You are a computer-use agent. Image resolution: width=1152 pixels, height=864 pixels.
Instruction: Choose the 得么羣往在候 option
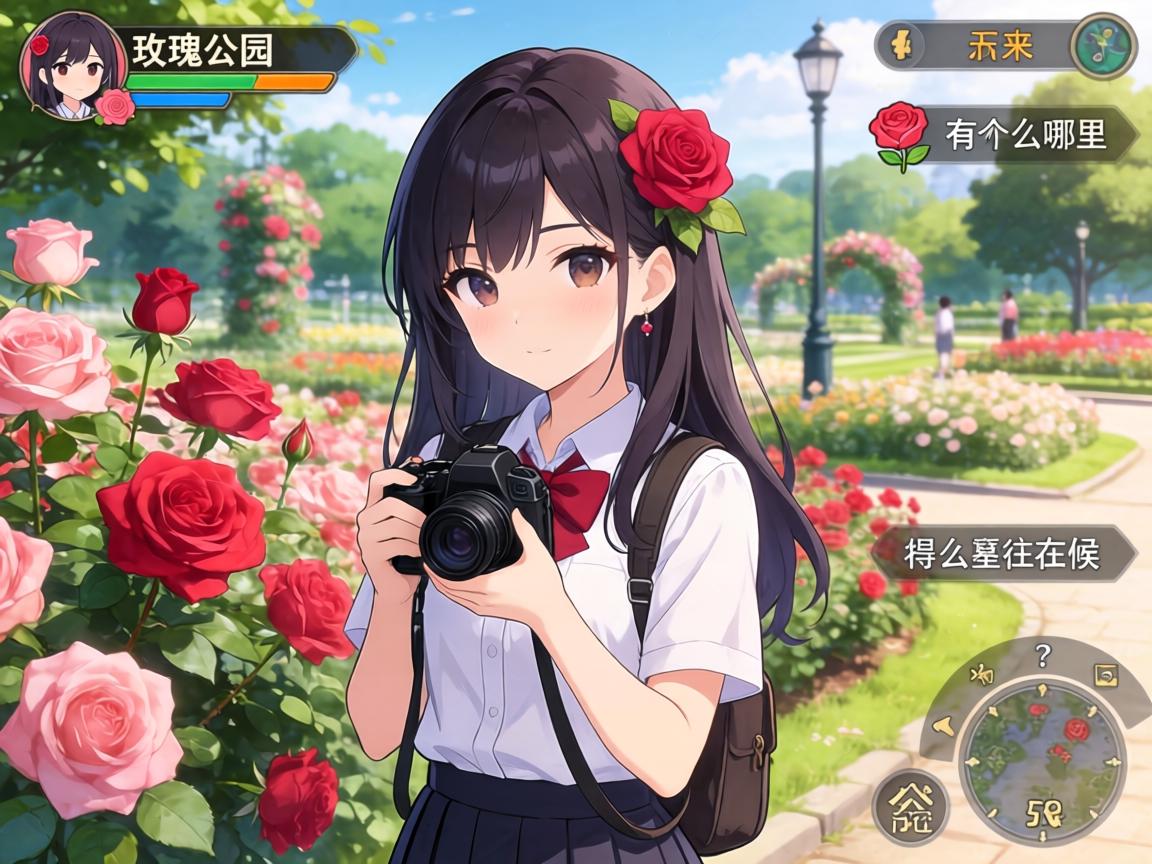(1003, 553)
